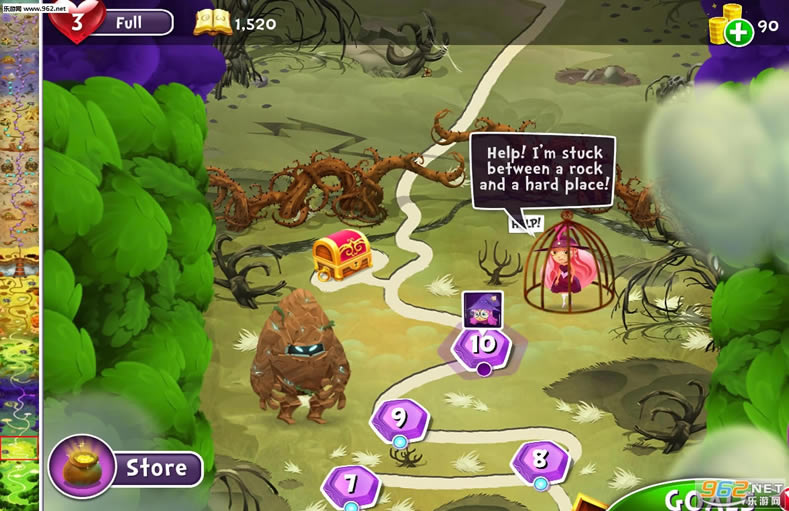Jump to the red-highlighted map strip section
The height and width of the screenshot is (511, 789).
click(19, 448)
